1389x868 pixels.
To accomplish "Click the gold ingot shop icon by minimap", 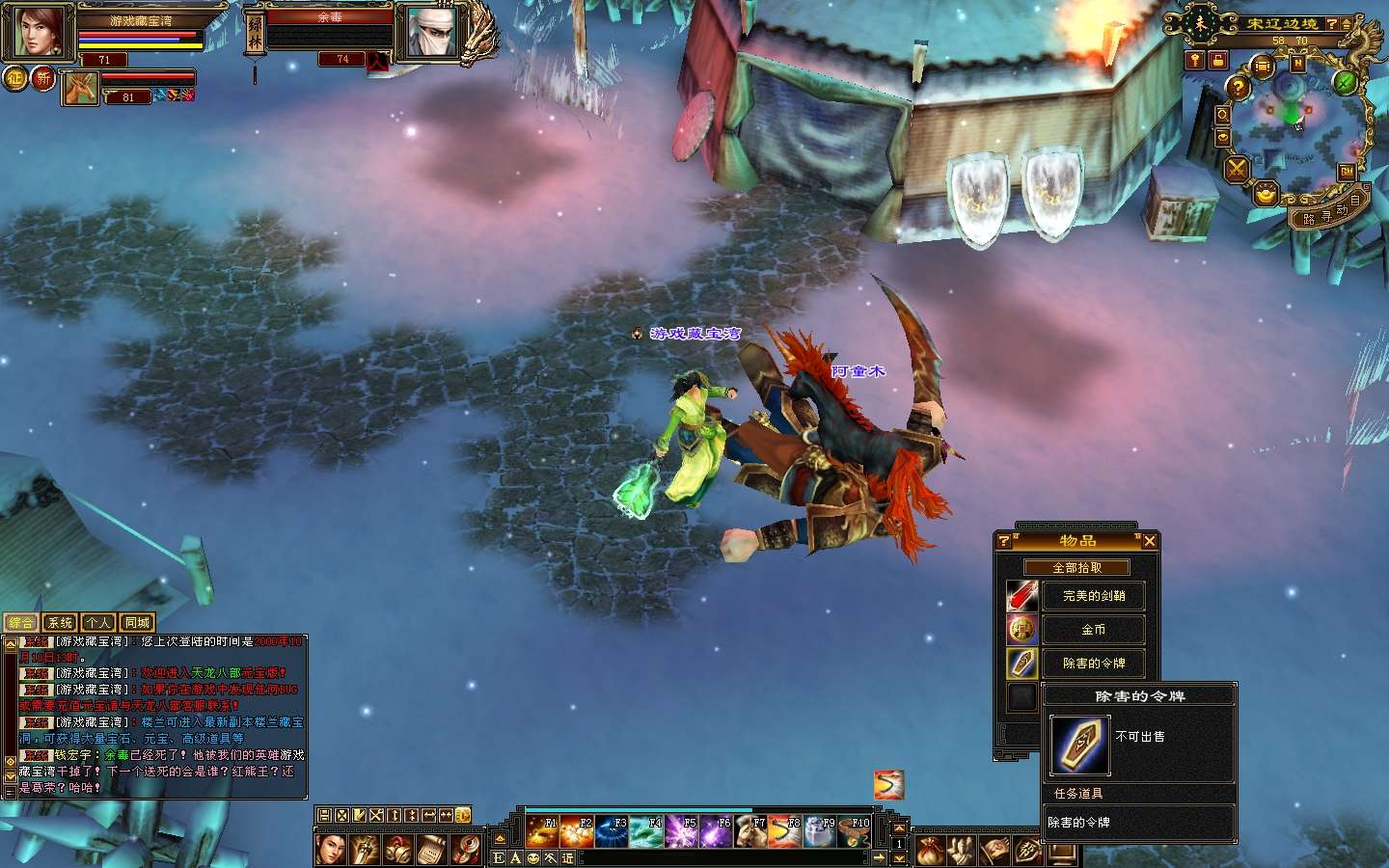I will (x=1266, y=195).
